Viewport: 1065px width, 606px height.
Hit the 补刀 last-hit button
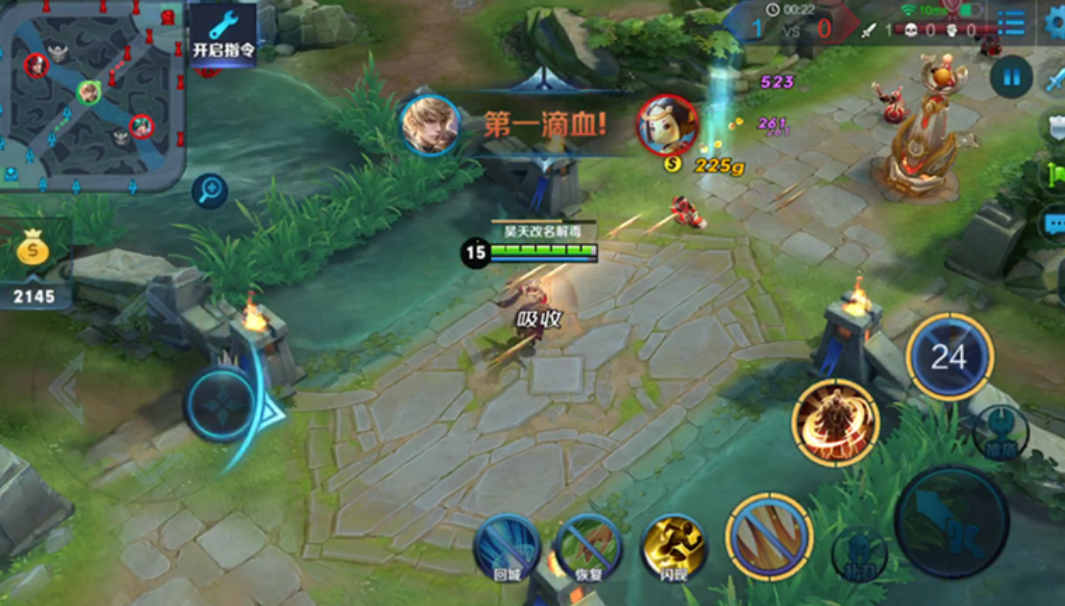pyautogui.click(x=860, y=553)
